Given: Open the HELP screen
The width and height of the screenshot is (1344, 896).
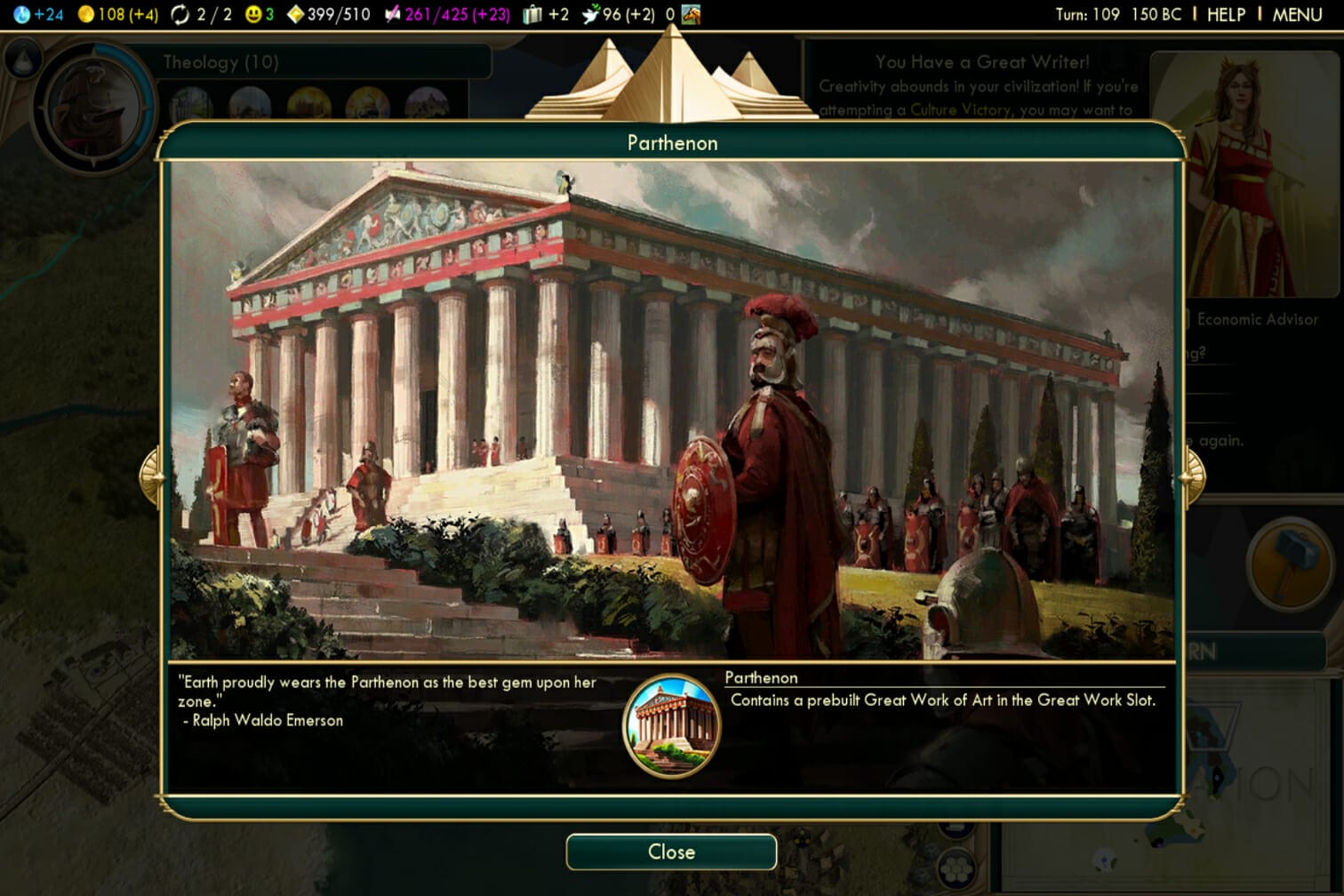Looking at the screenshot, I should [1226, 14].
